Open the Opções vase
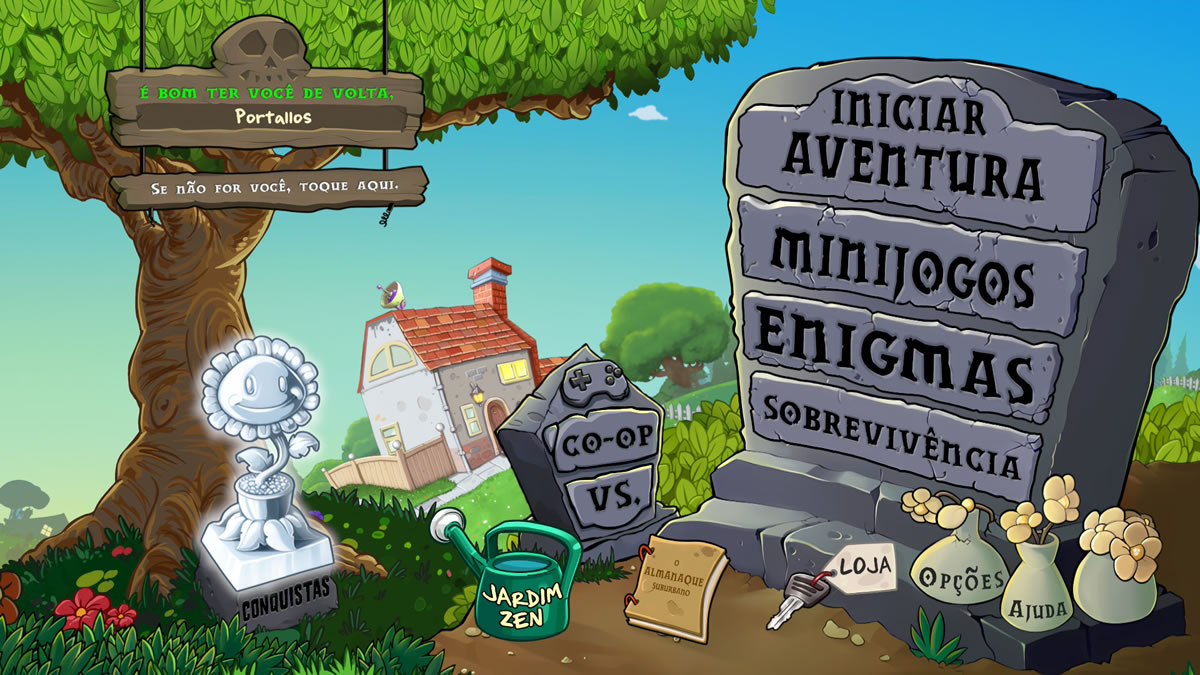This screenshot has height=675, width=1200. (957, 577)
